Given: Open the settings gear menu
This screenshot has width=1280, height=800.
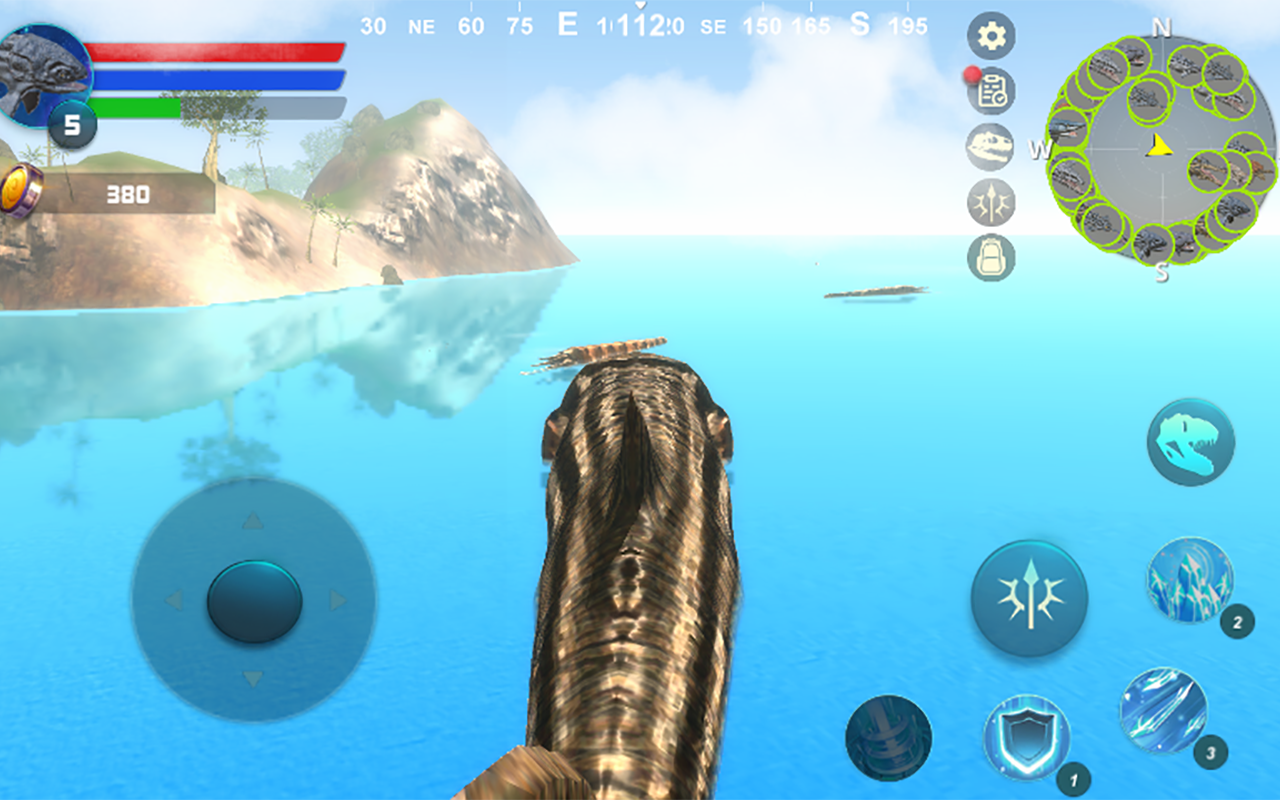Looking at the screenshot, I should point(991,37).
